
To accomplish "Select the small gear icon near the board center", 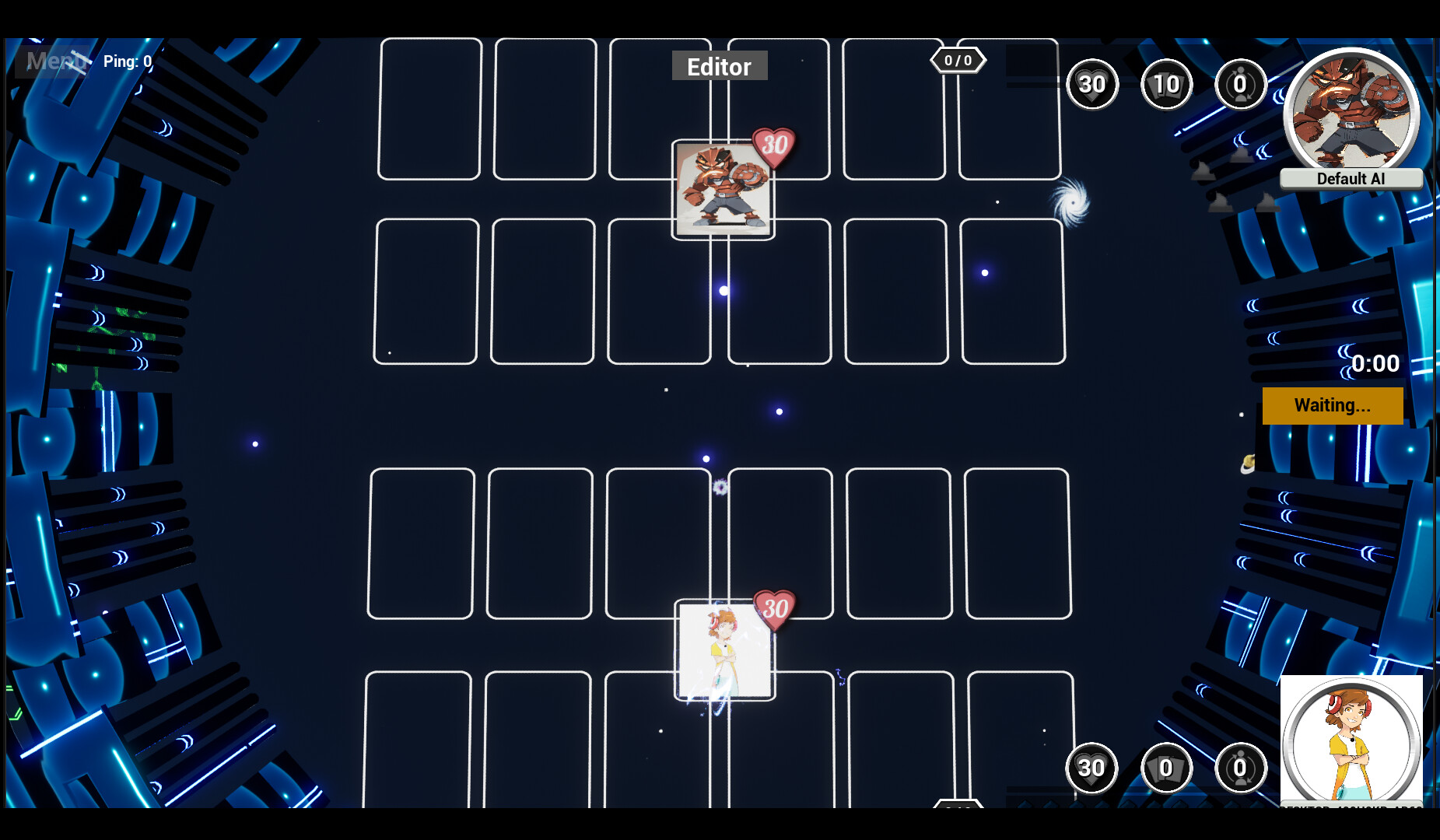I will pyautogui.click(x=720, y=487).
